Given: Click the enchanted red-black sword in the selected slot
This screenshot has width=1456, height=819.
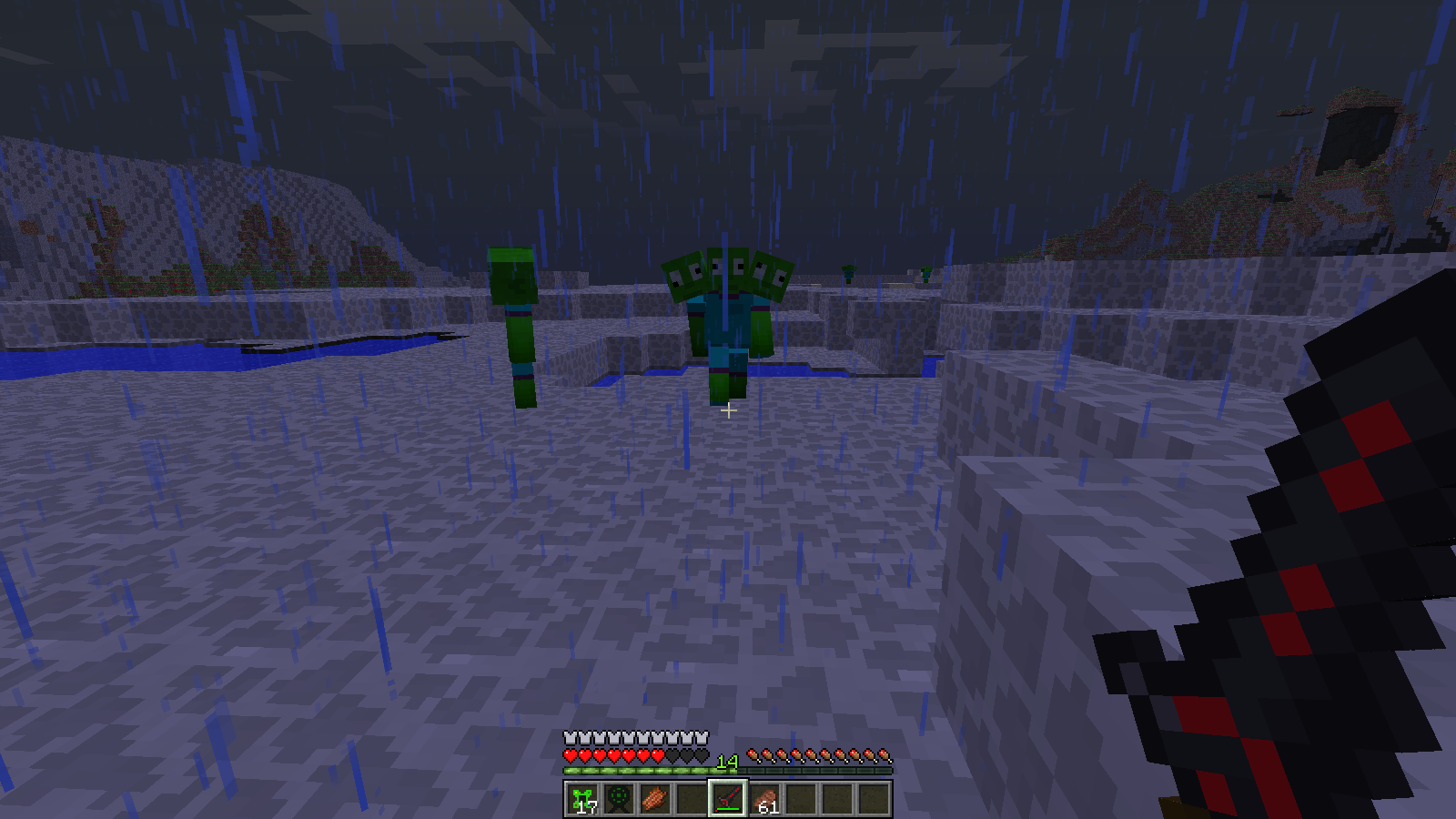Looking at the screenshot, I should pos(728,795).
